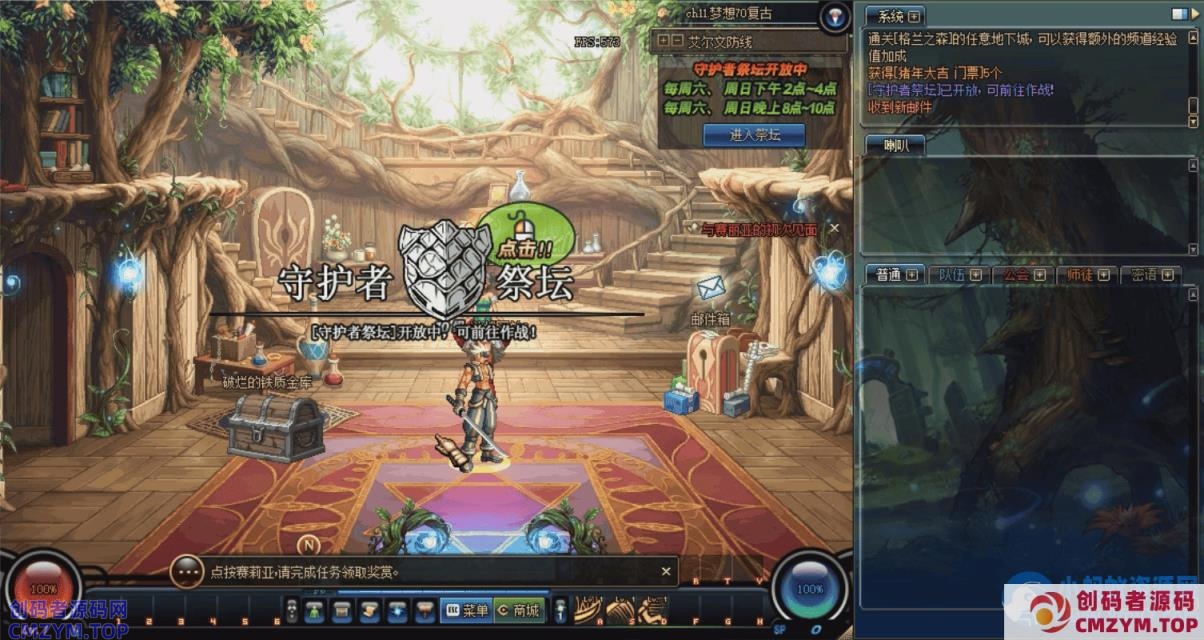Click the speech bubble icon on hint bar
1204x640 pixels.
[187, 571]
